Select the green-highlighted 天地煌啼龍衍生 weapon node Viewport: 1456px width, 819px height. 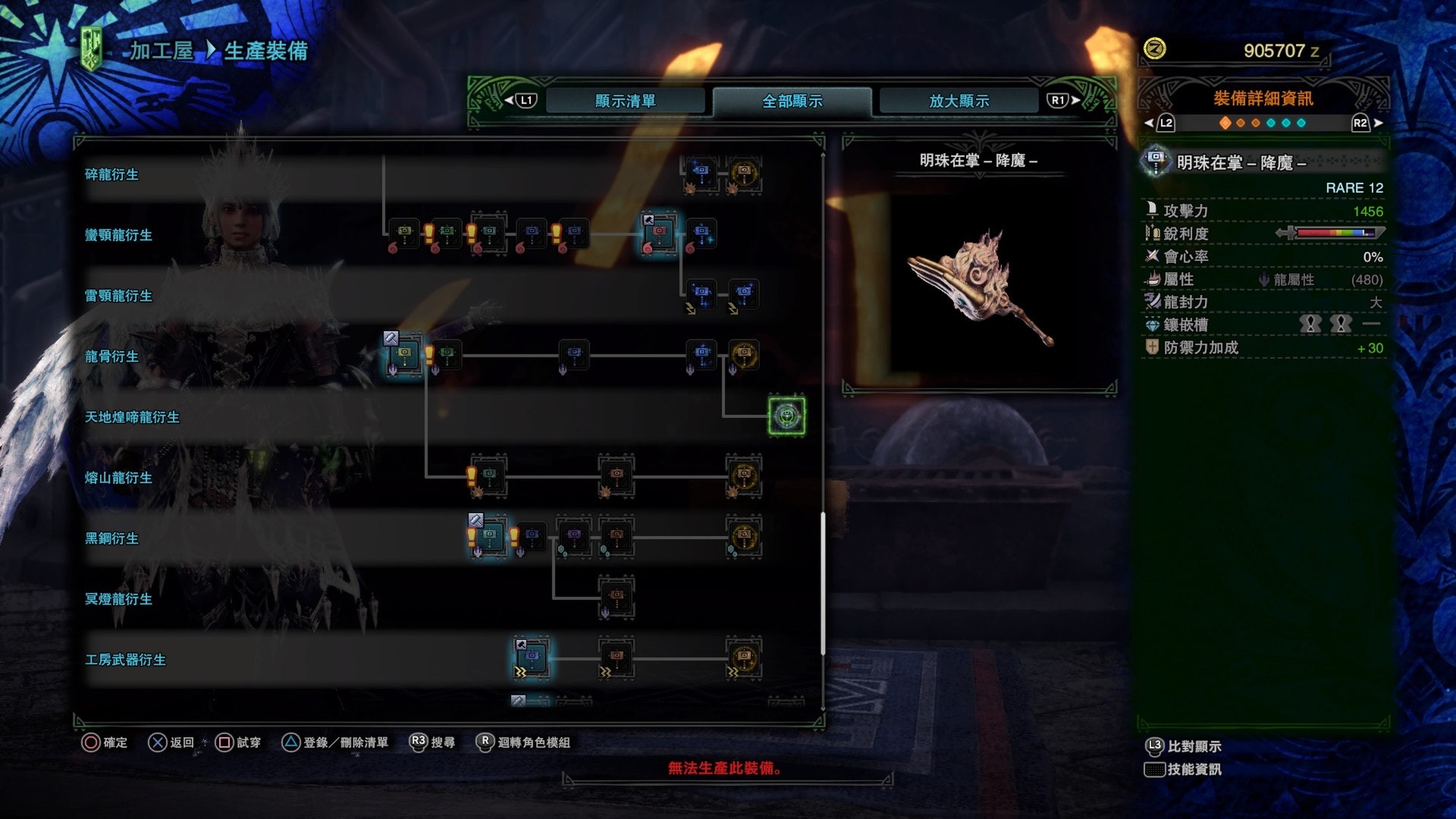(786, 416)
